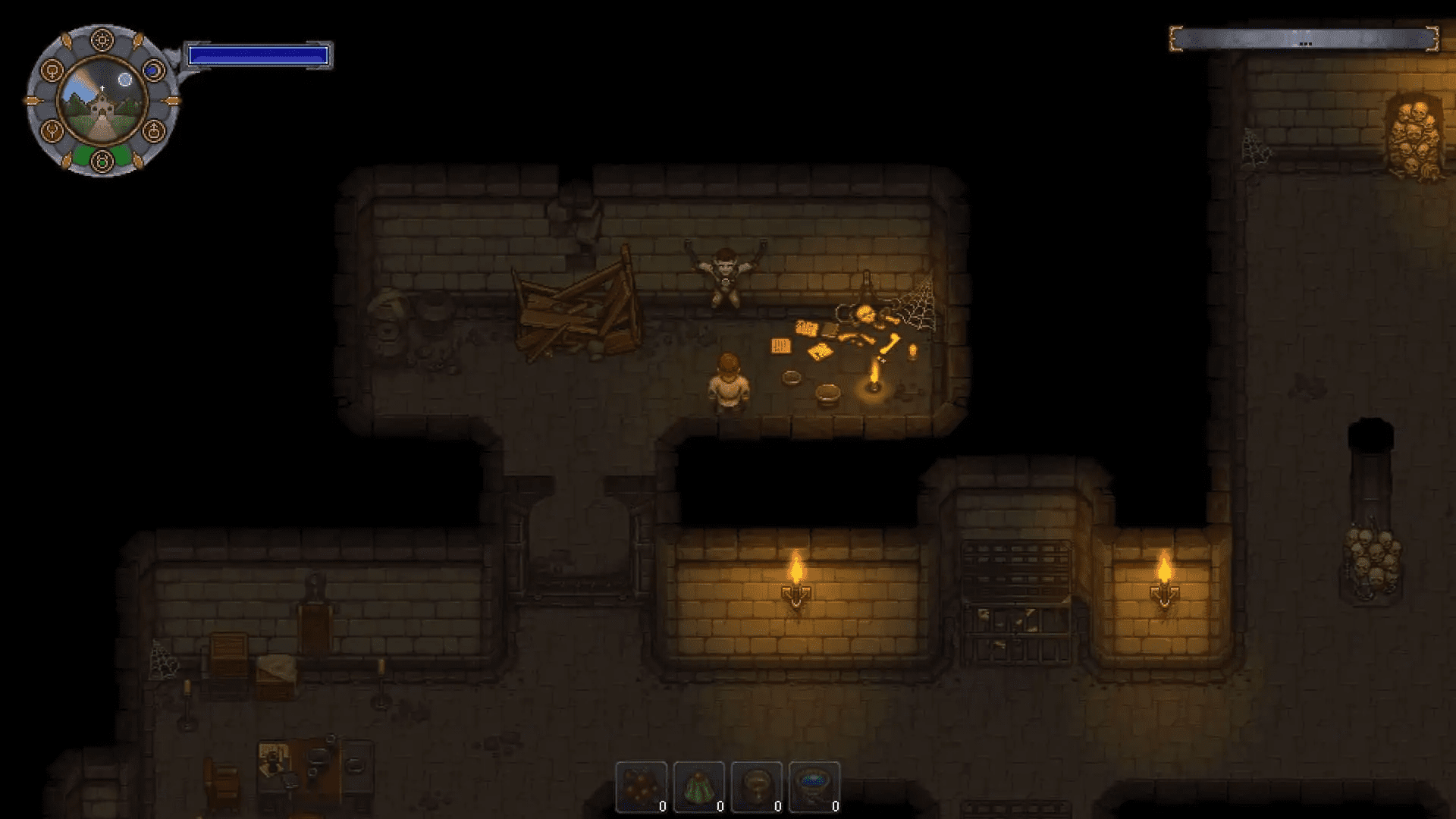The height and width of the screenshot is (819, 1456).
Task: Select the green jelly item in the hotbar
Action: click(698, 787)
